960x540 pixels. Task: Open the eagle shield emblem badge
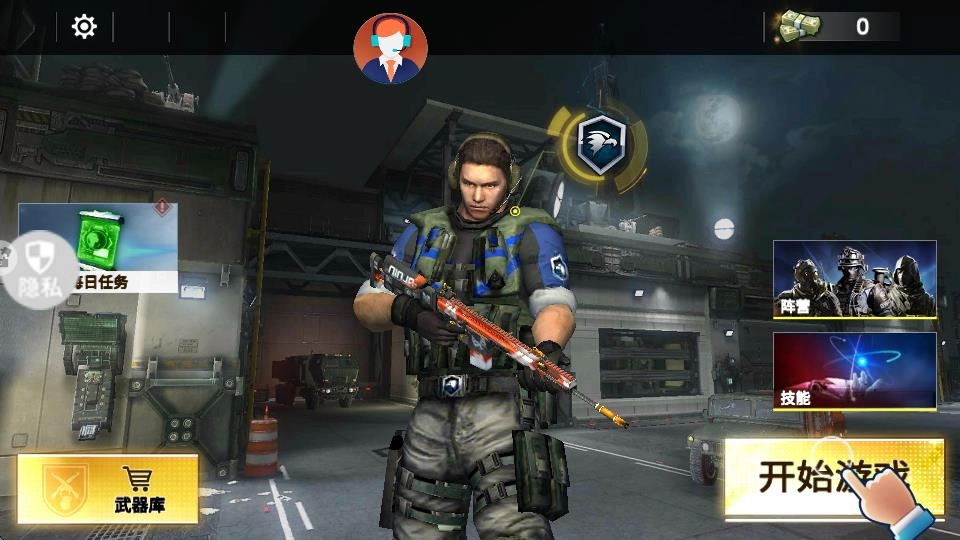(600, 144)
